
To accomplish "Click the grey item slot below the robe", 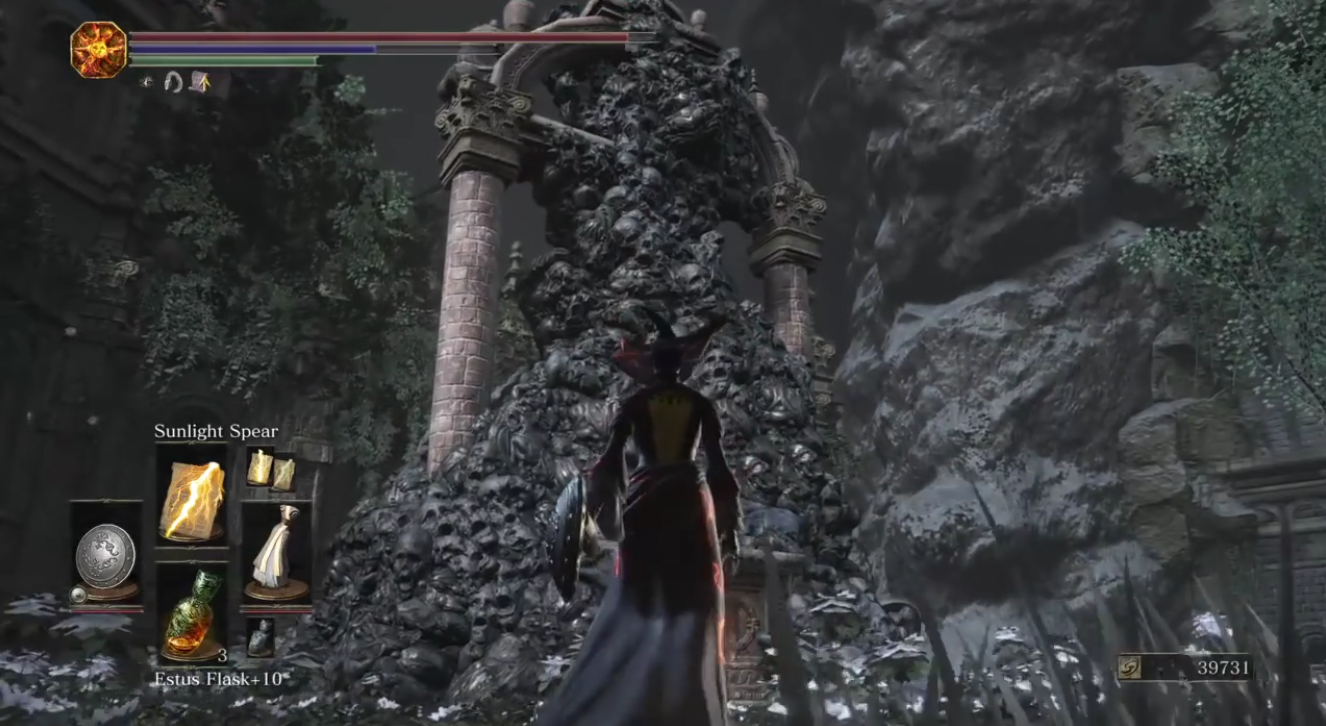I will pyautogui.click(x=261, y=635).
